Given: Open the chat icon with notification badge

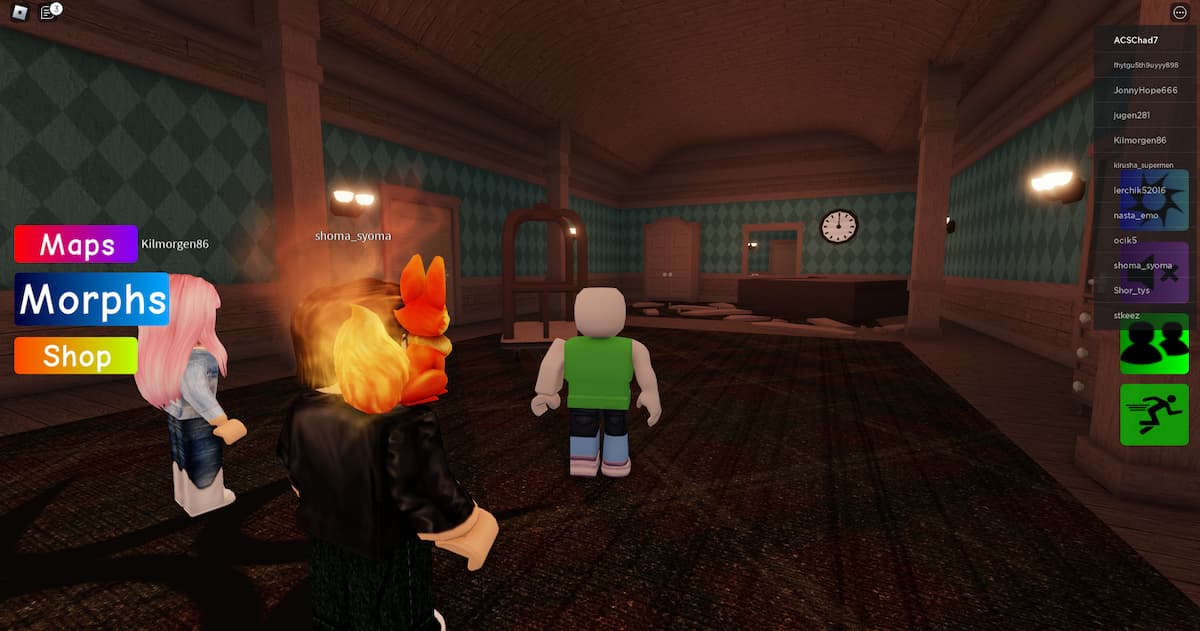Looking at the screenshot, I should pos(47,12).
